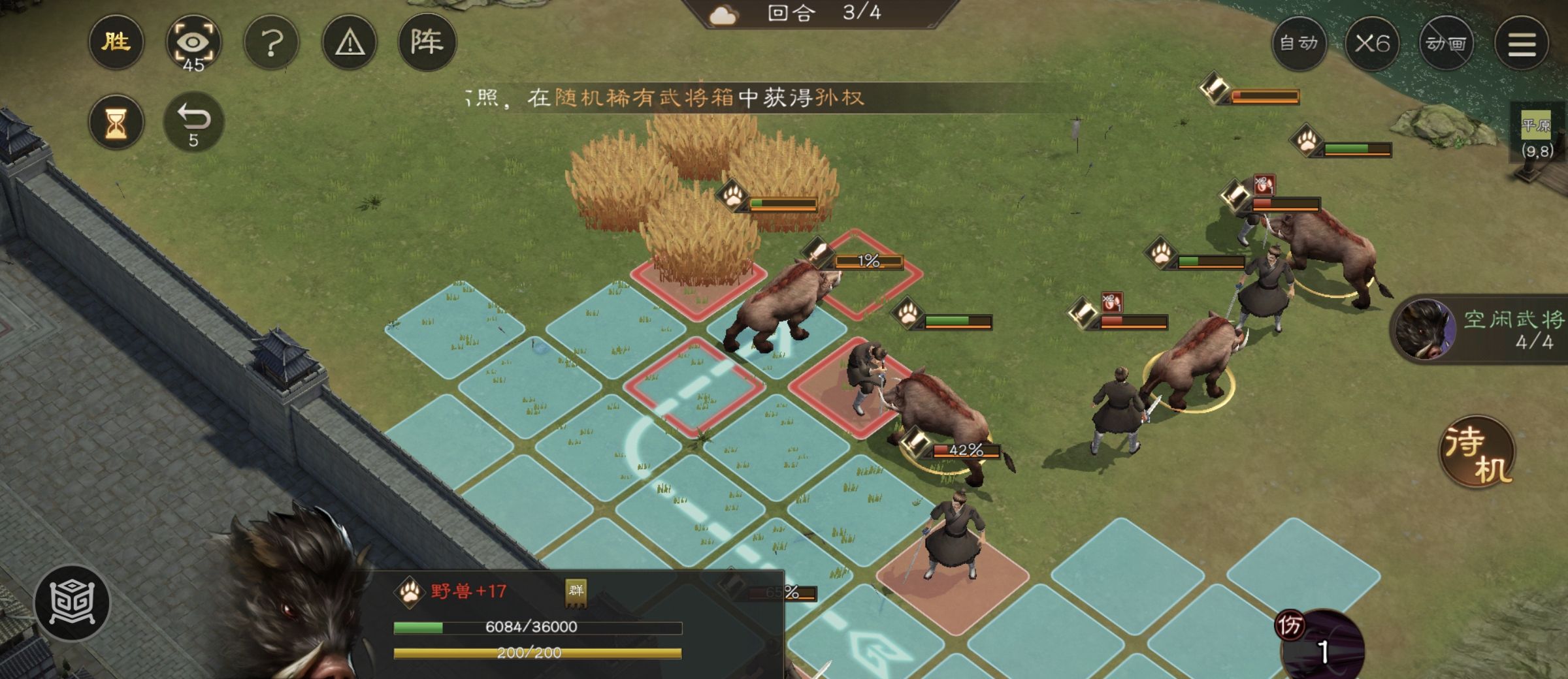Toggle the 动画 animation setting
1568x679 pixels.
[1446, 43]
